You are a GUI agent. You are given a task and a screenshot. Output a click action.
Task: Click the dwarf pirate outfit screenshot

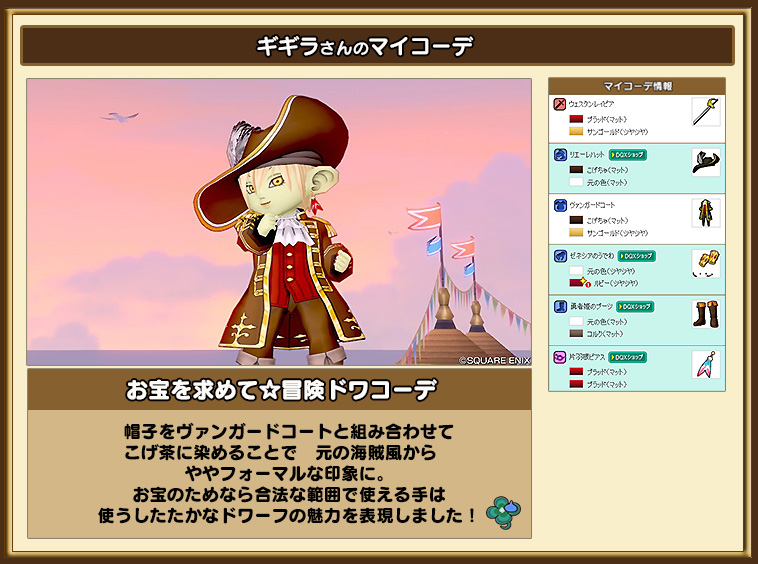click(279, 222)
